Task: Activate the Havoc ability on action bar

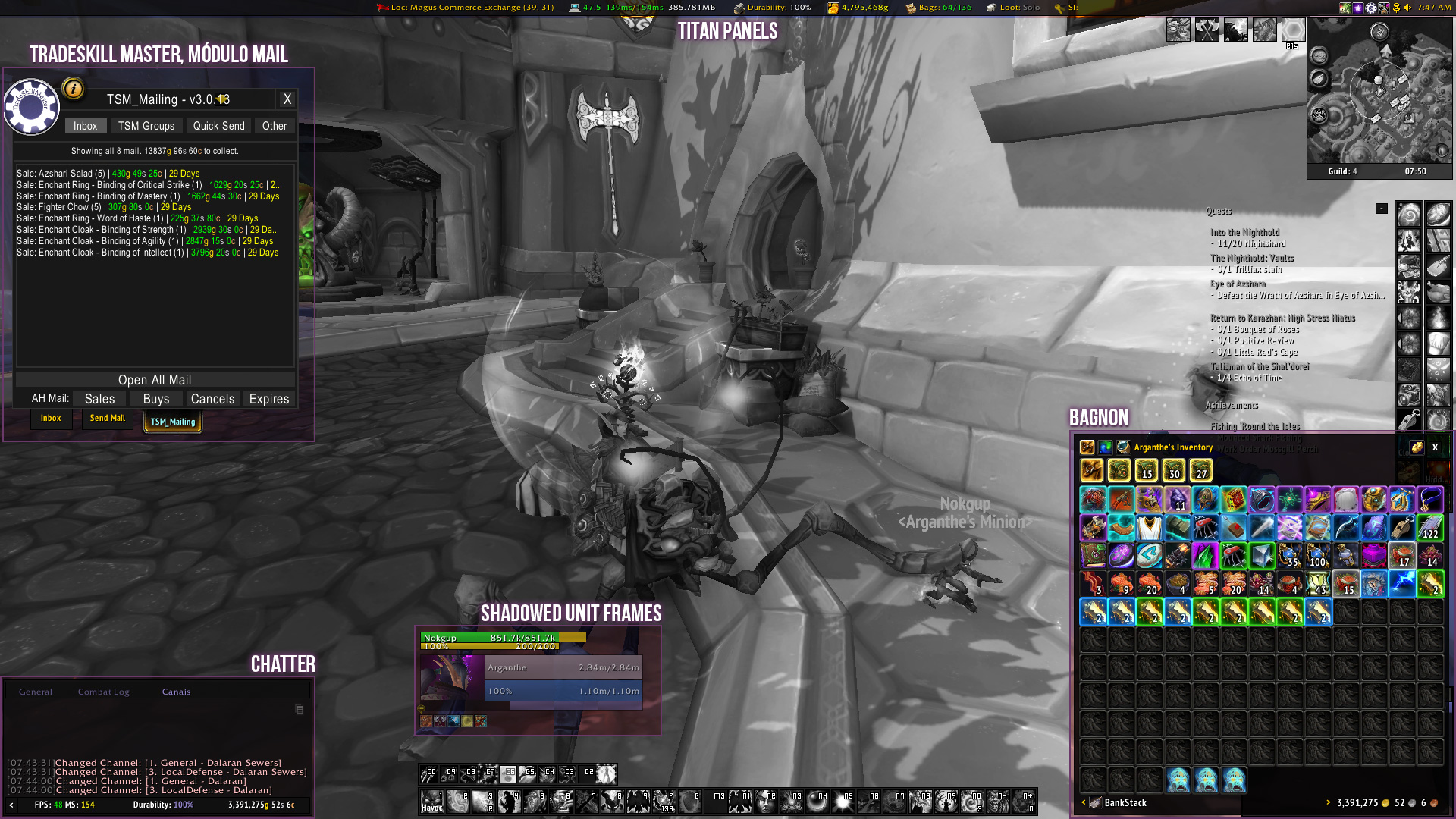Action: (x=432, y=802)
